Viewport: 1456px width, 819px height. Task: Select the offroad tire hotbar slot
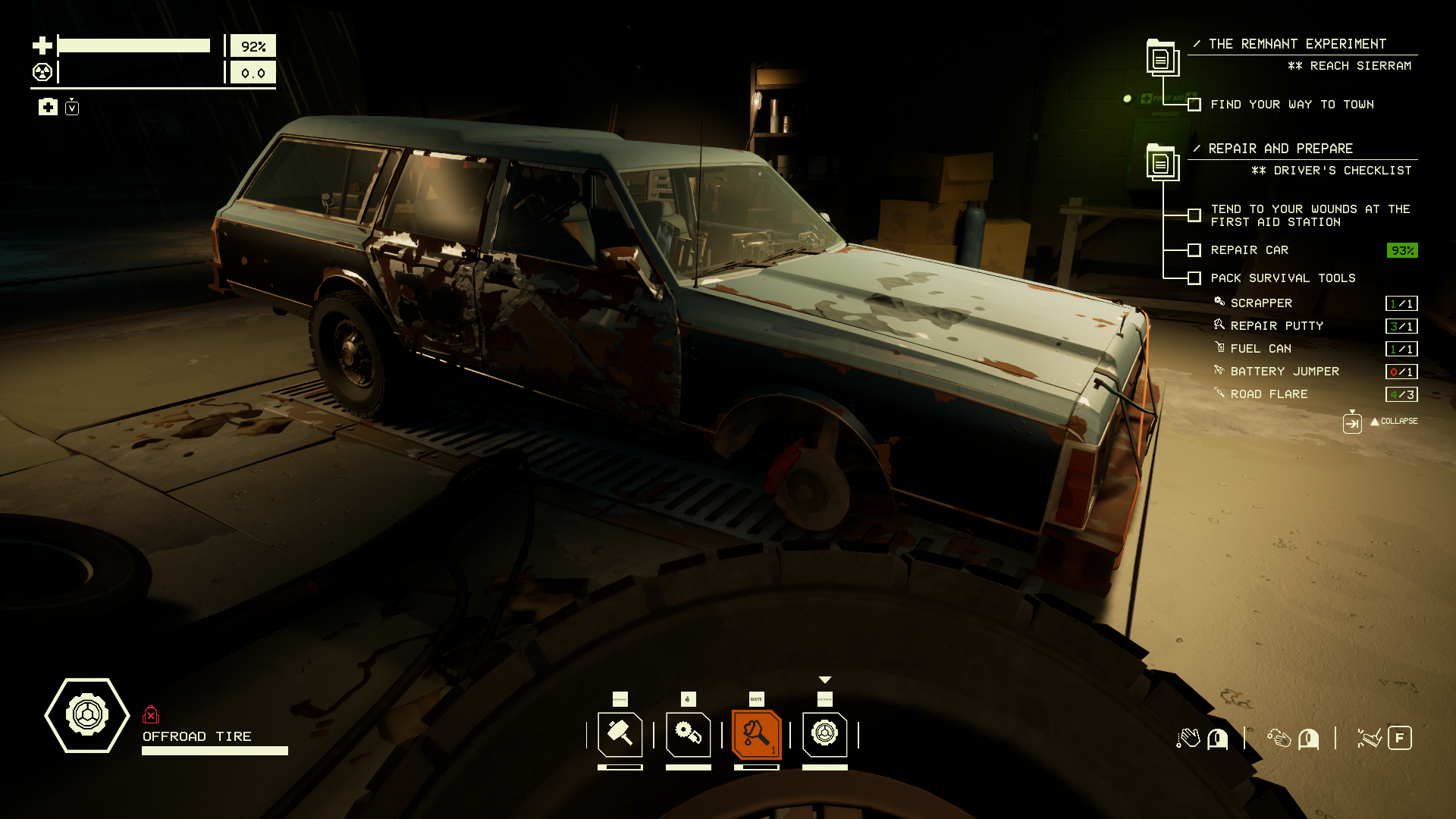click(x=824, y=734)
